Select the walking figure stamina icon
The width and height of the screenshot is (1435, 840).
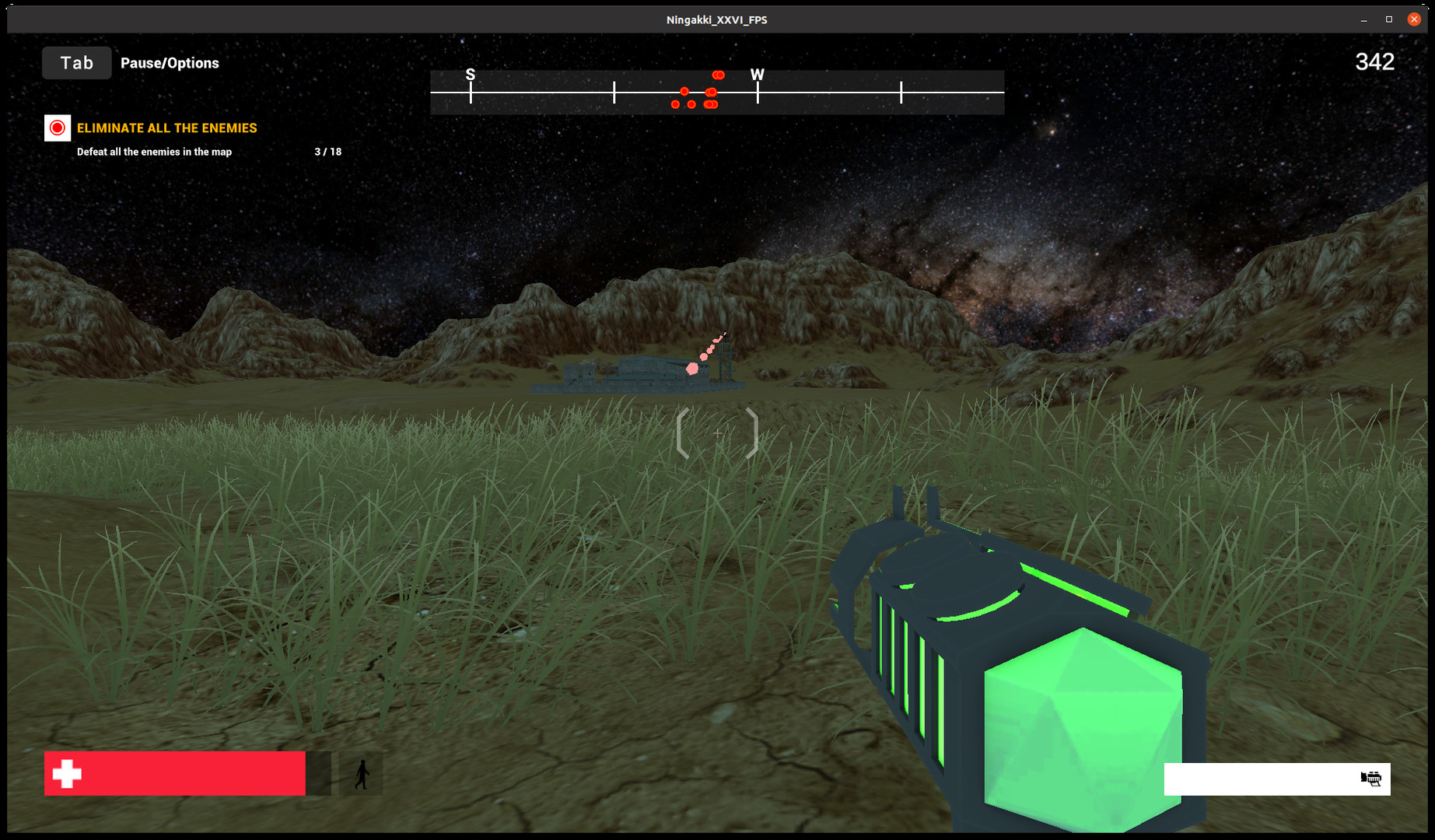(362, 774)
